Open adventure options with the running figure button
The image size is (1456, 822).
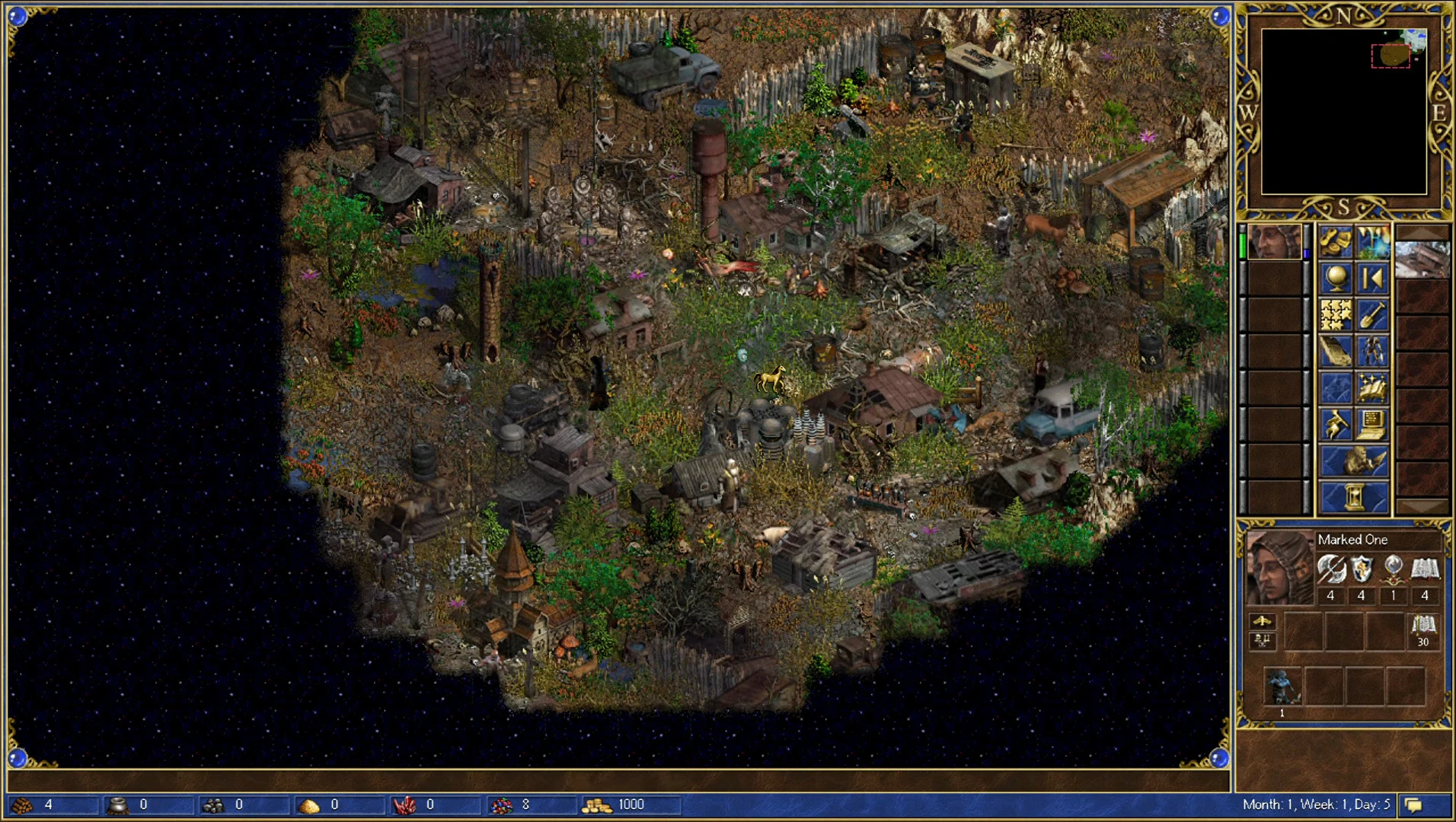1336,425
